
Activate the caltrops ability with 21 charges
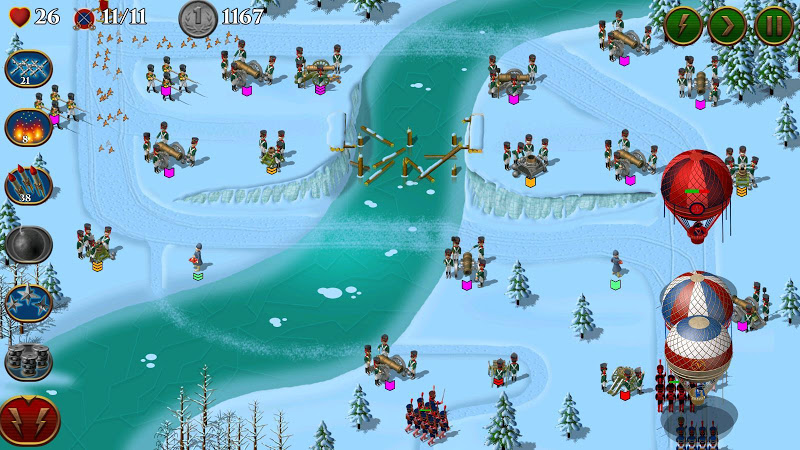pyautogui.click(x=29, y=69)
